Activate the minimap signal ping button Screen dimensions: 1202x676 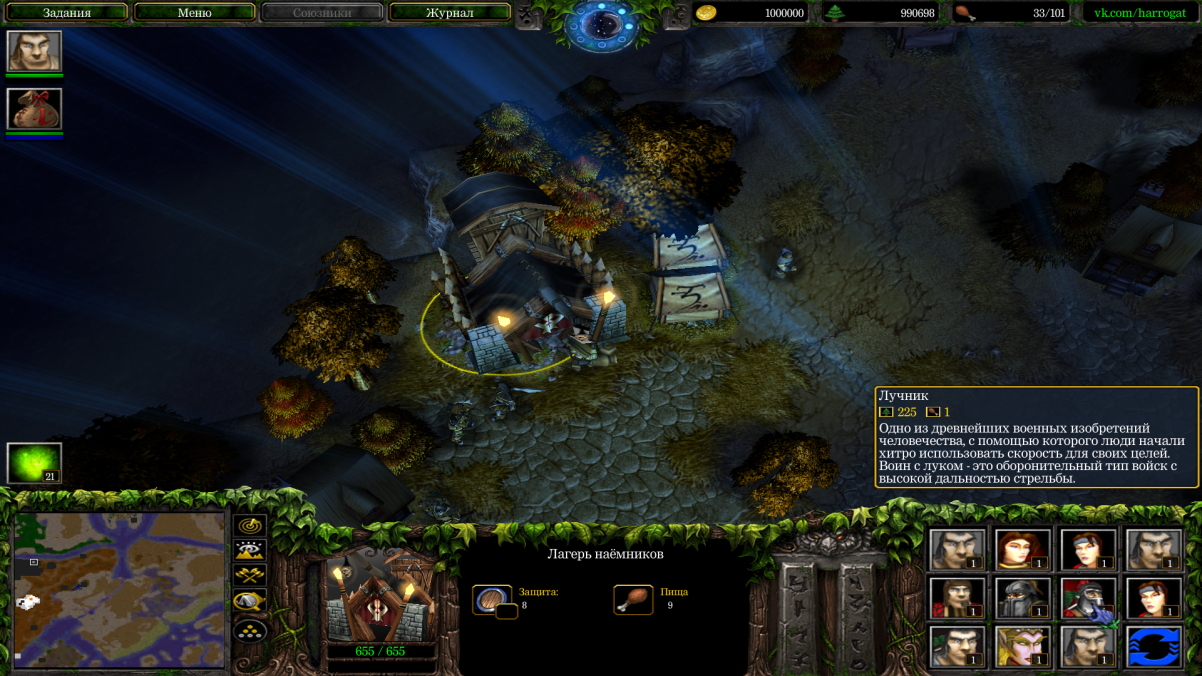pyautogui.click(x=249, y=525)
